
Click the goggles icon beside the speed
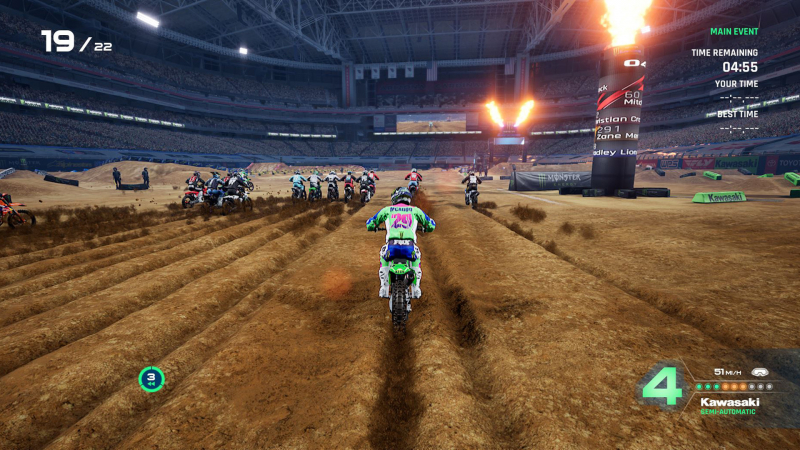click(759, 371)
